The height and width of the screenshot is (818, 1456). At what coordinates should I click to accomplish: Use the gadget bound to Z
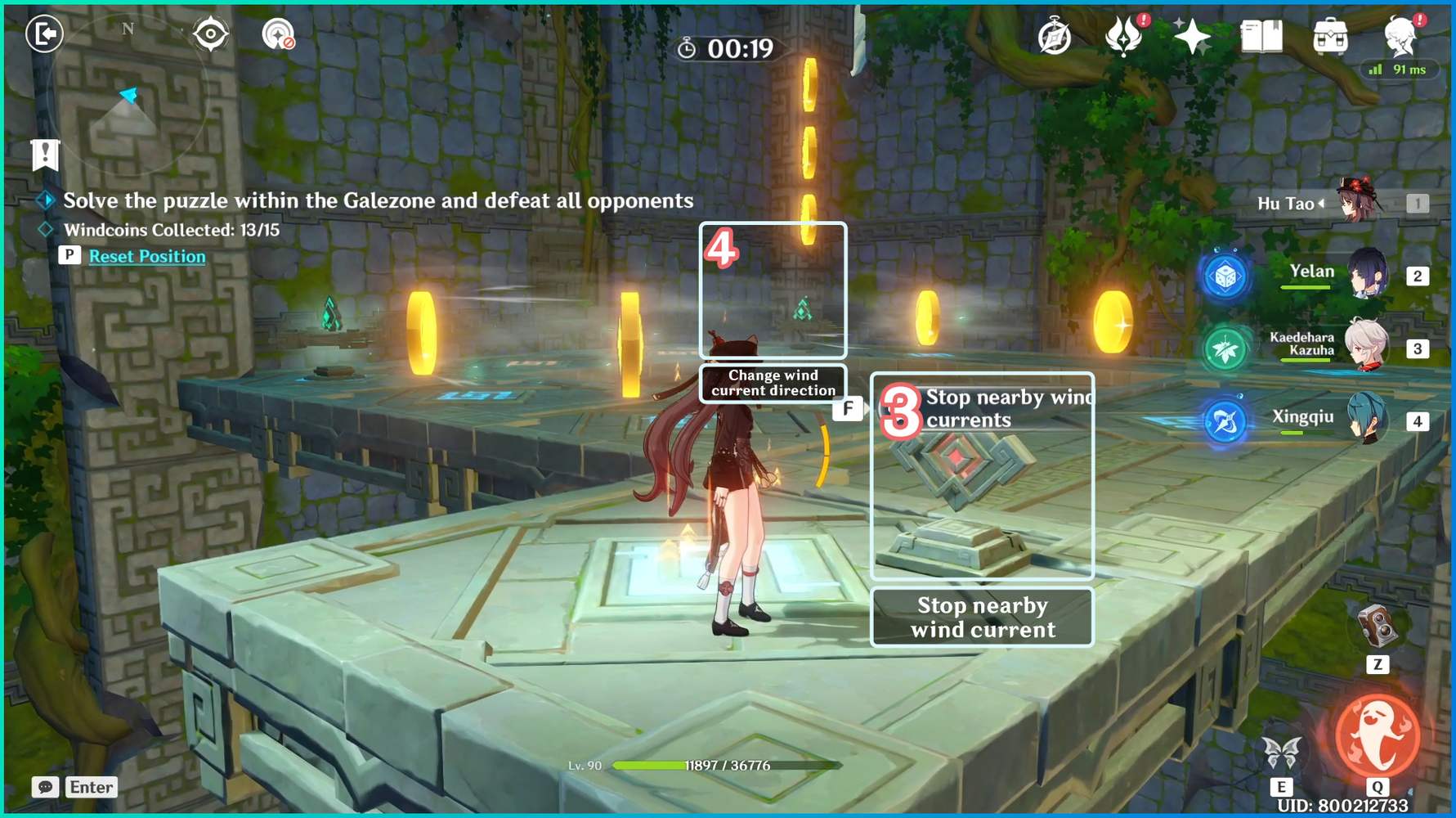pos(1378,627)
